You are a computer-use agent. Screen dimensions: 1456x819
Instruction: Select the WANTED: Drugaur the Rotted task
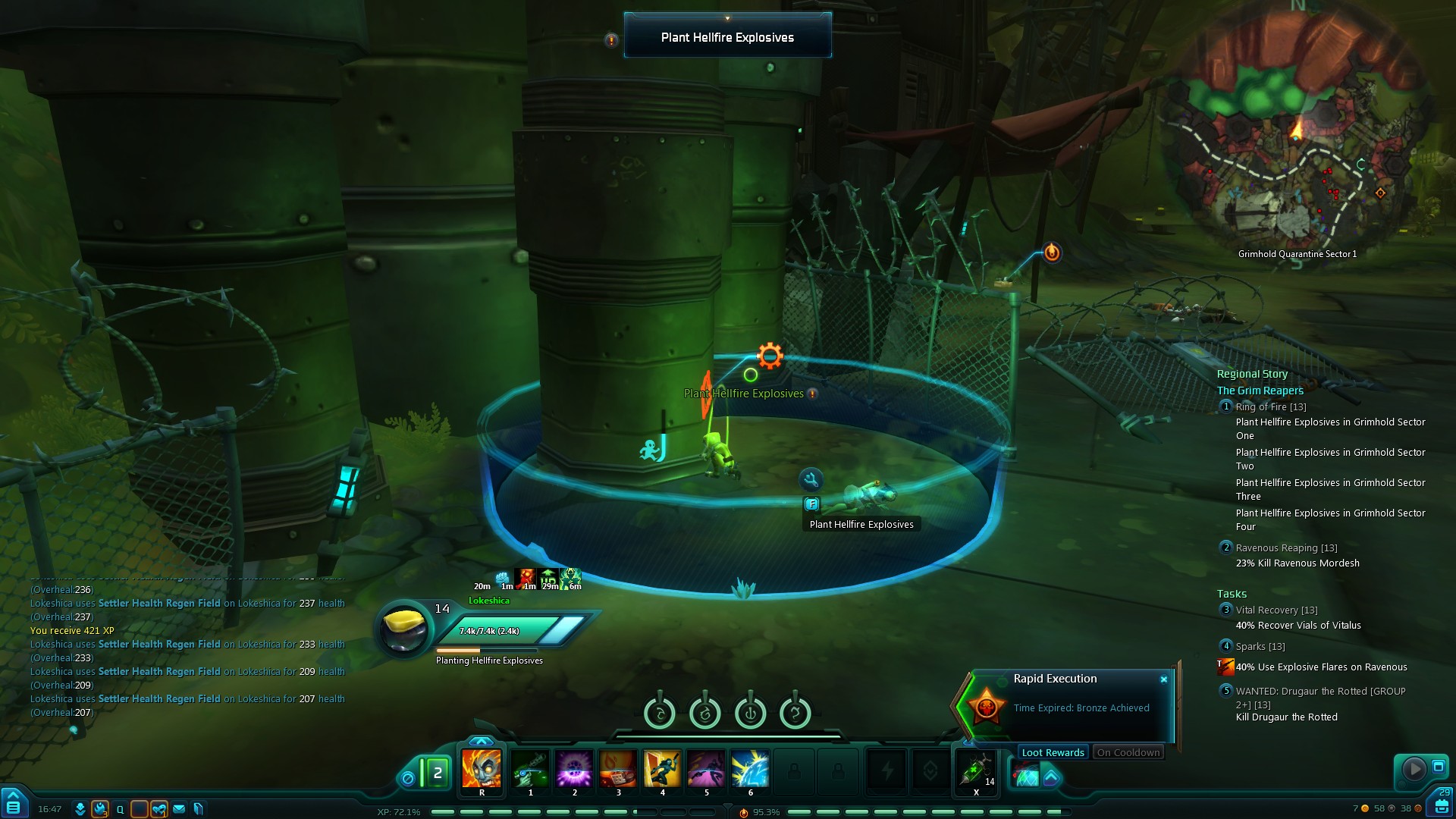click(1319, 692)
